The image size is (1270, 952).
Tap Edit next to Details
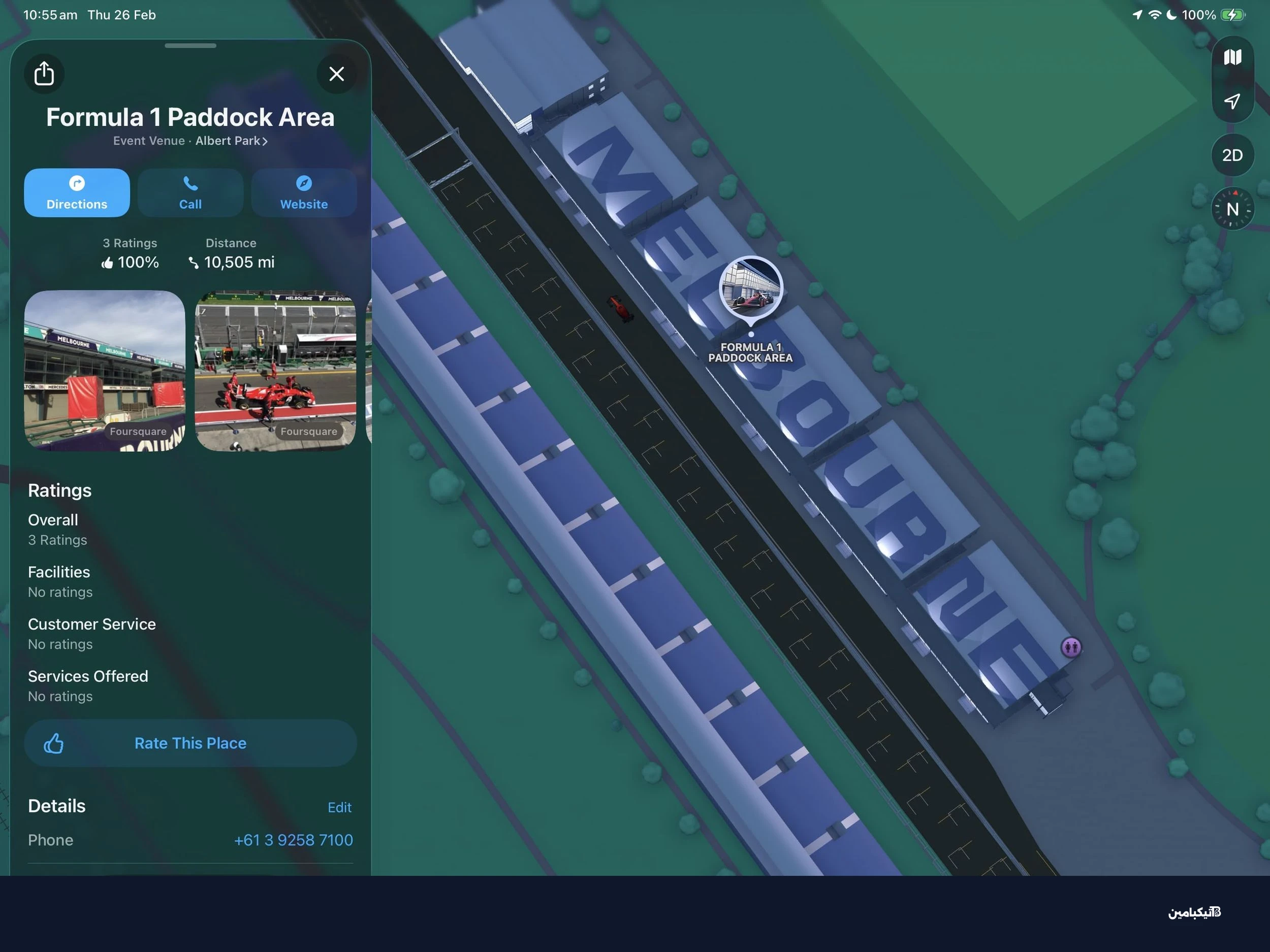coord(340,807)
